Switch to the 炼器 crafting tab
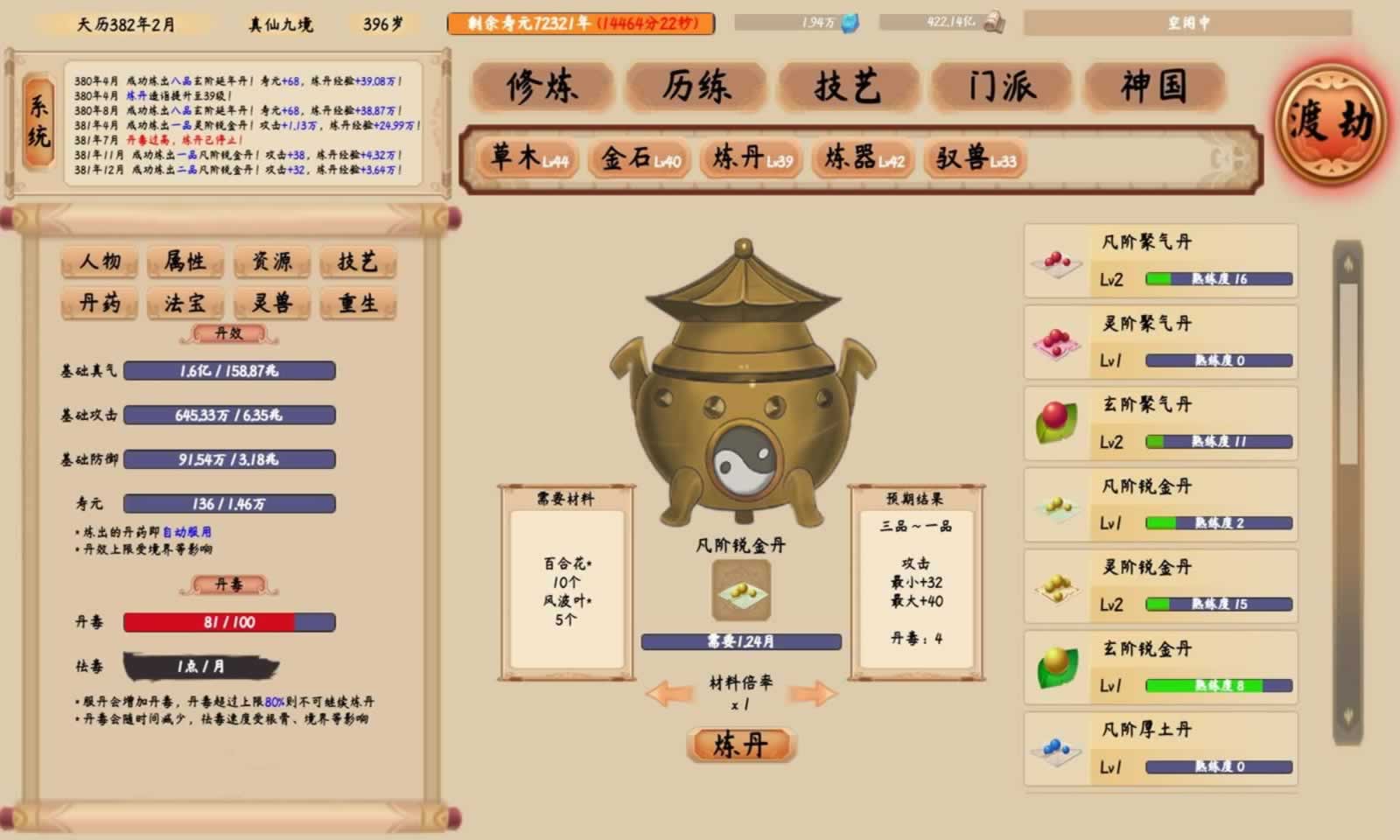Screen dimensions: 1400x840 pyautogui.click(x=863, y=159)
